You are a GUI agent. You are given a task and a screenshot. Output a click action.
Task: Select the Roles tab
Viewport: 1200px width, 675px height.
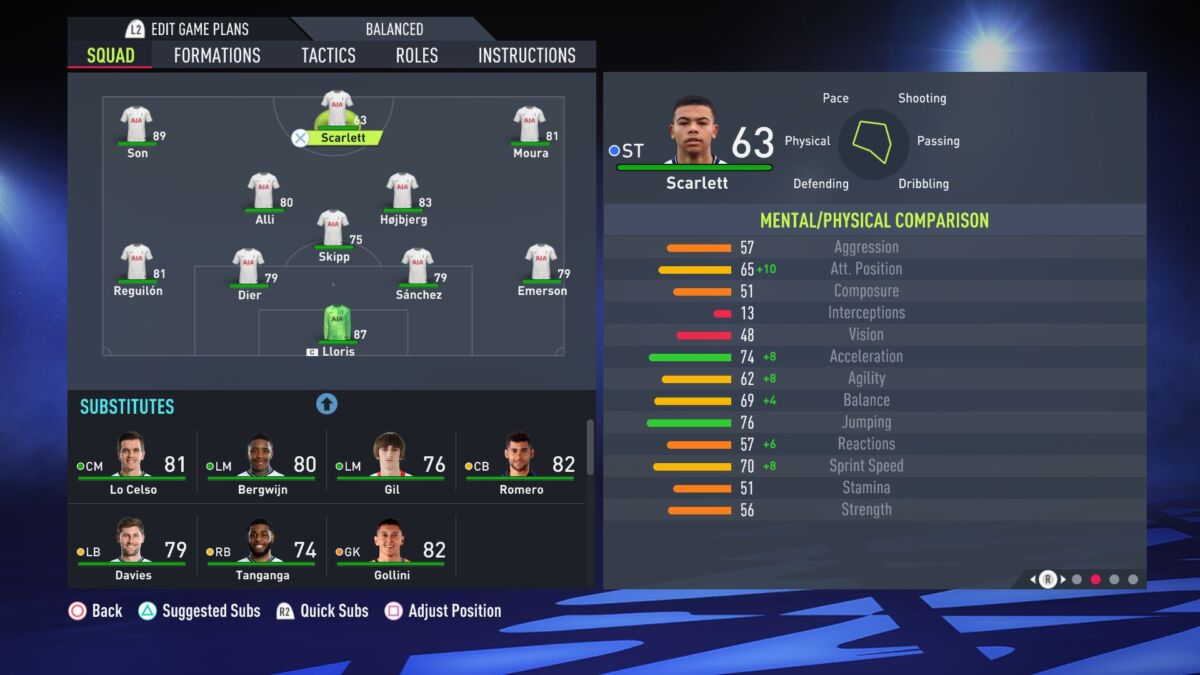[416, 55]
